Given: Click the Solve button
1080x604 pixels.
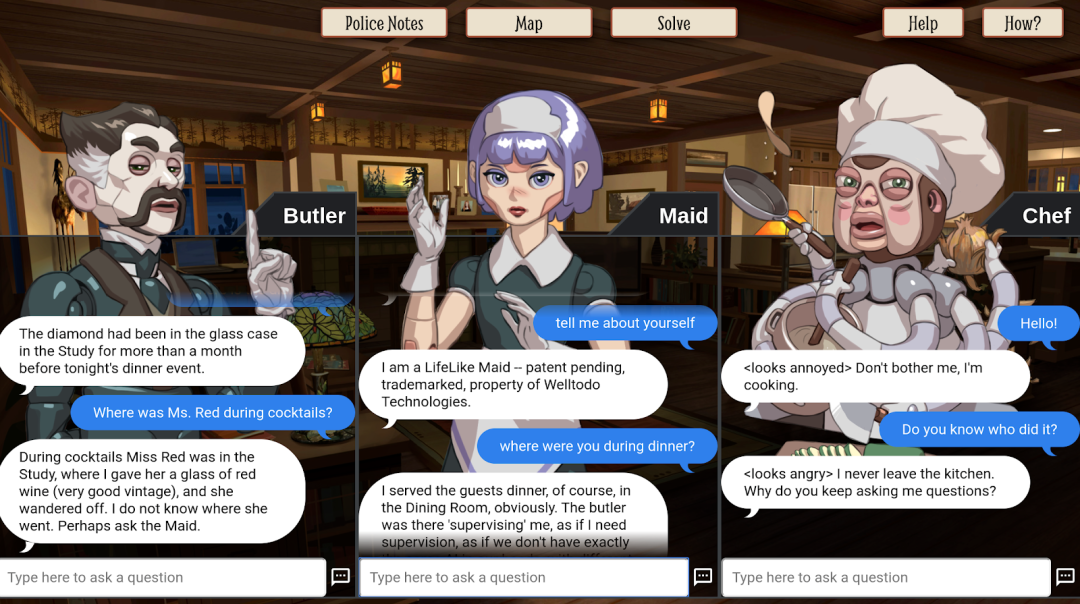Looking at the screenshot, I should point(673,23).
